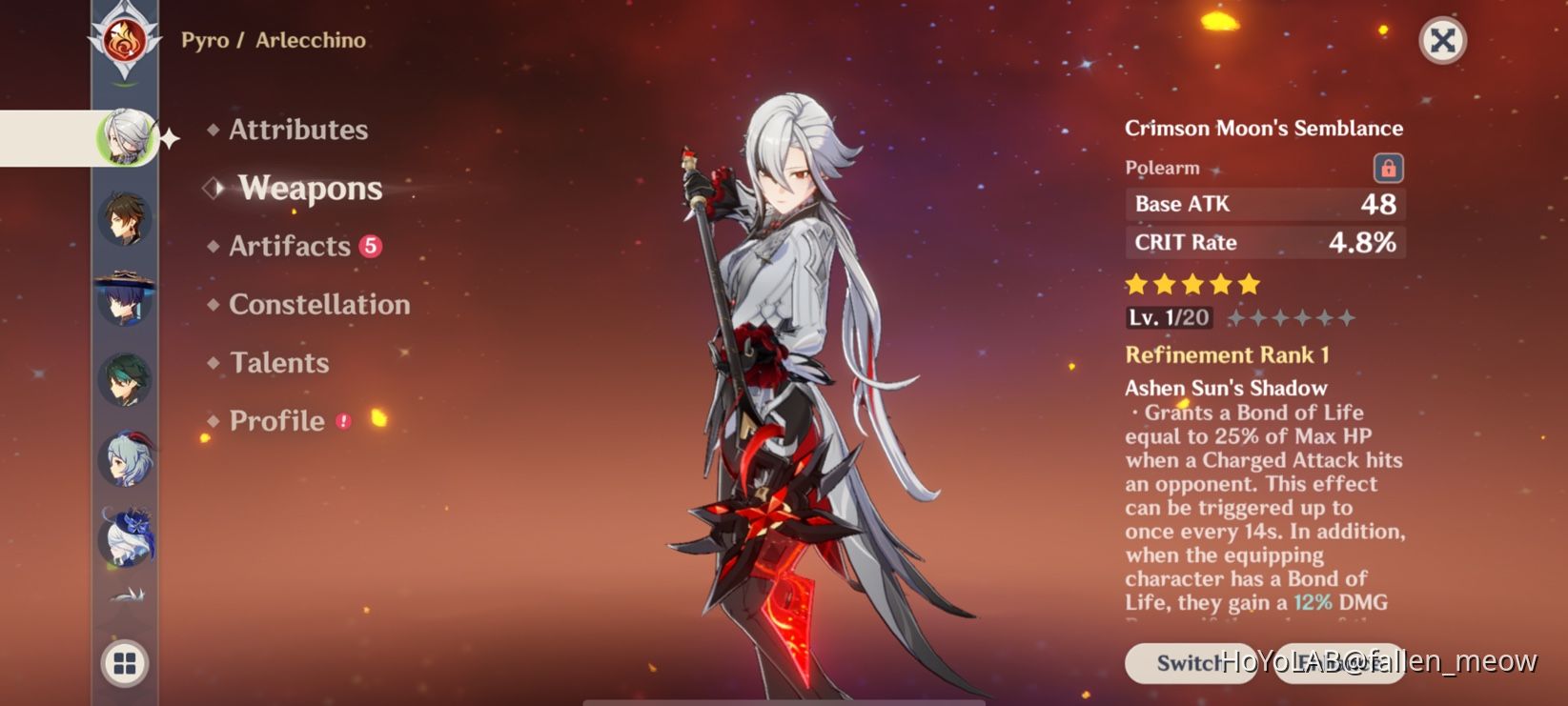Select Furina's portrait in the character sidebar

click(x=124, y=538)
